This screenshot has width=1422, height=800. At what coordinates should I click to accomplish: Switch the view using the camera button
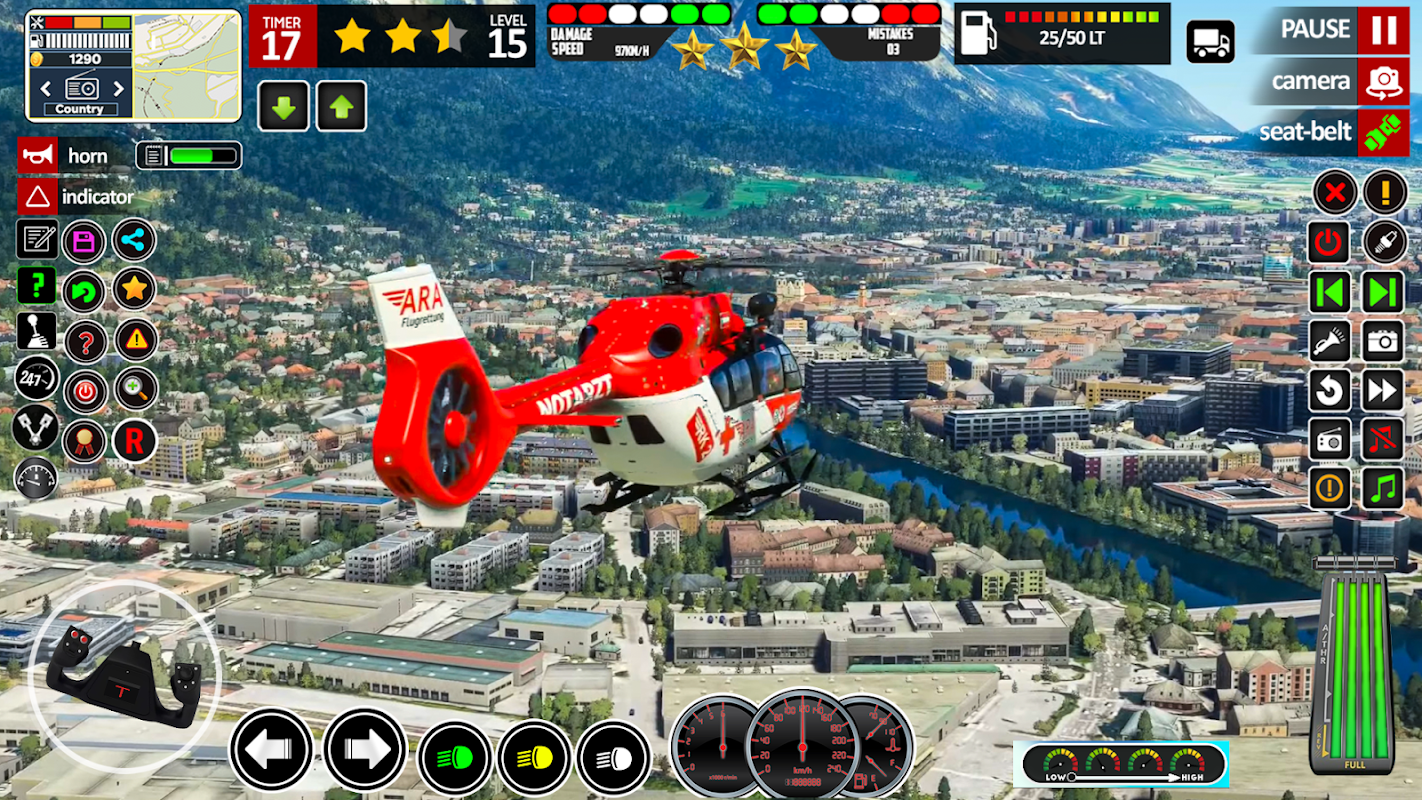pyautogui.click(x=1383, y=81)
